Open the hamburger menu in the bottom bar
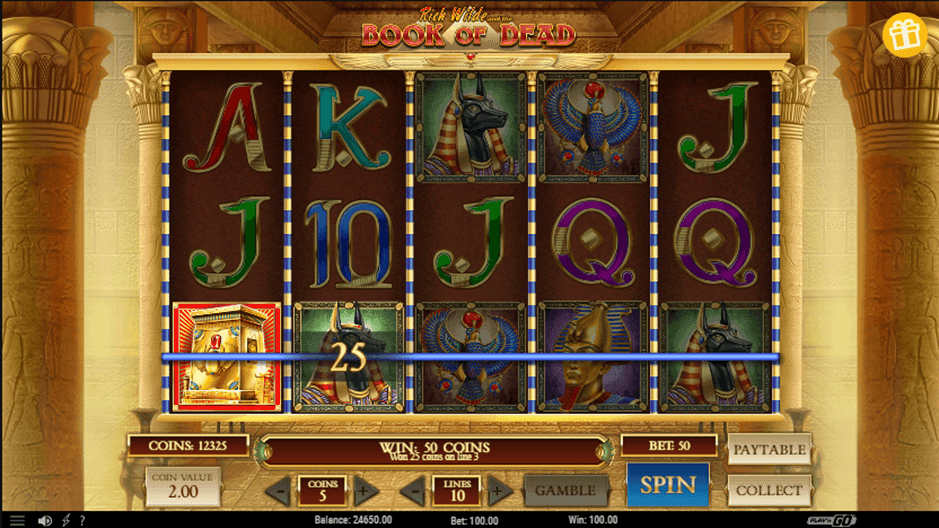The width and height of the screenshot is (939, 528). [17, 521]
